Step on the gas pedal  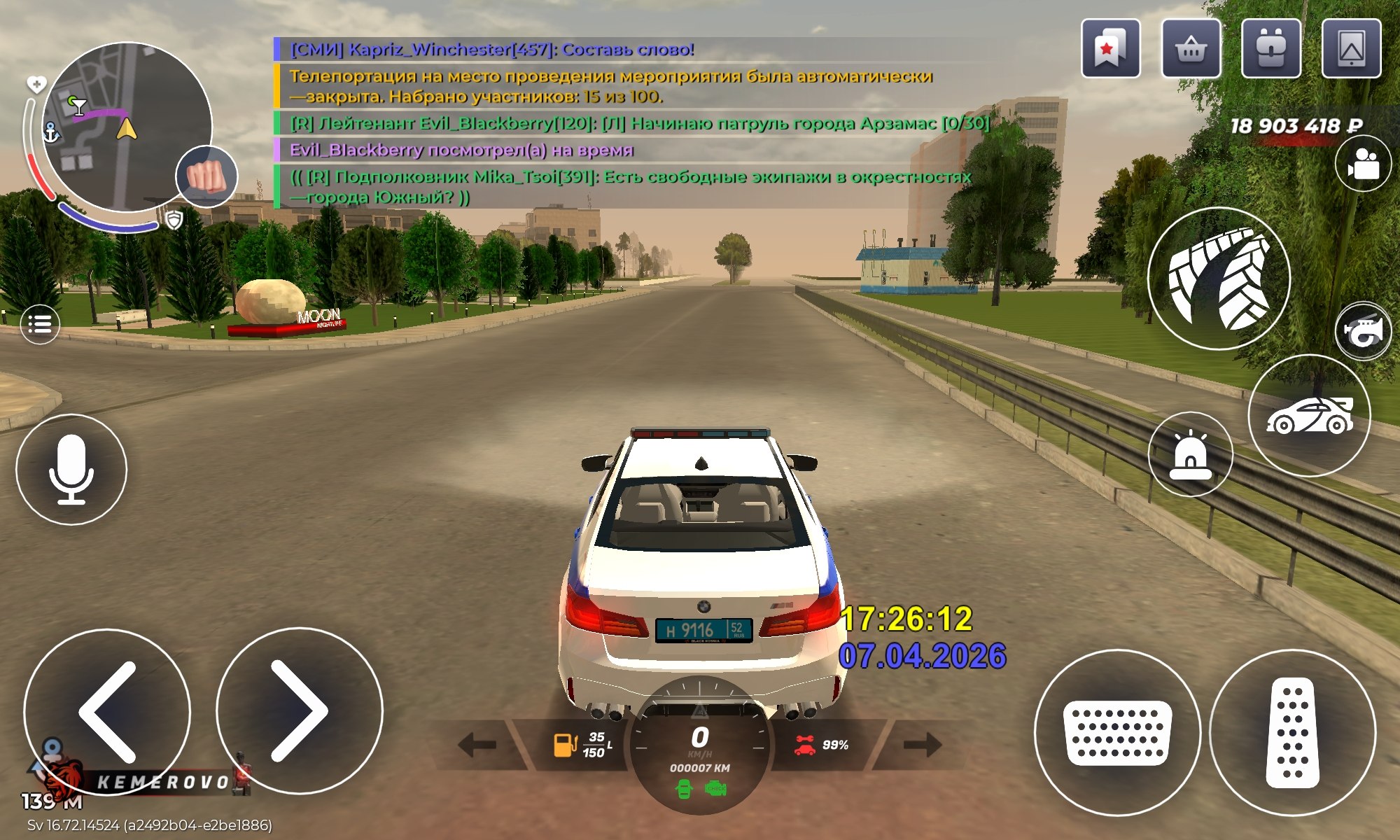(1292, 733)
